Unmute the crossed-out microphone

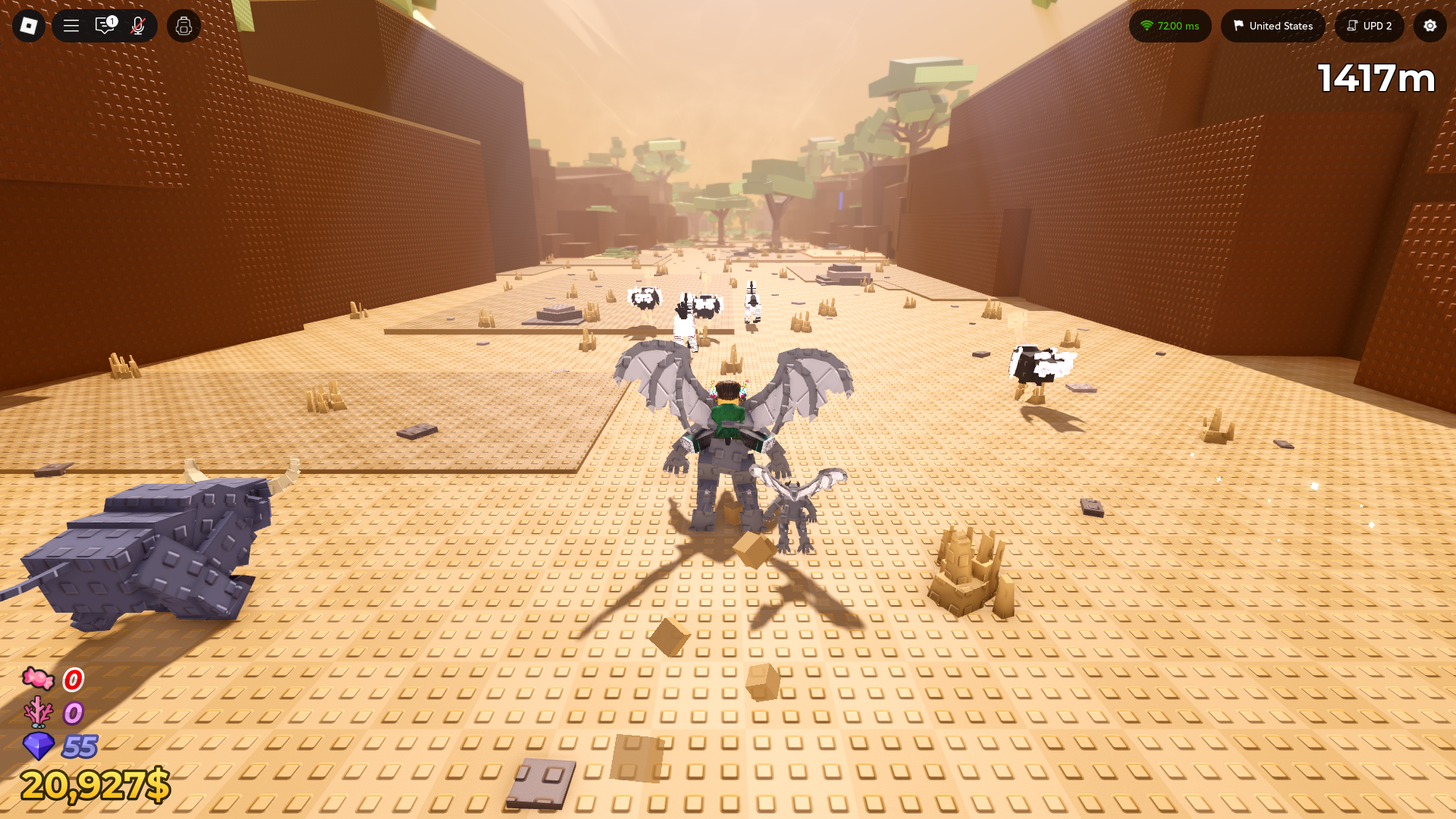point(136,25)
